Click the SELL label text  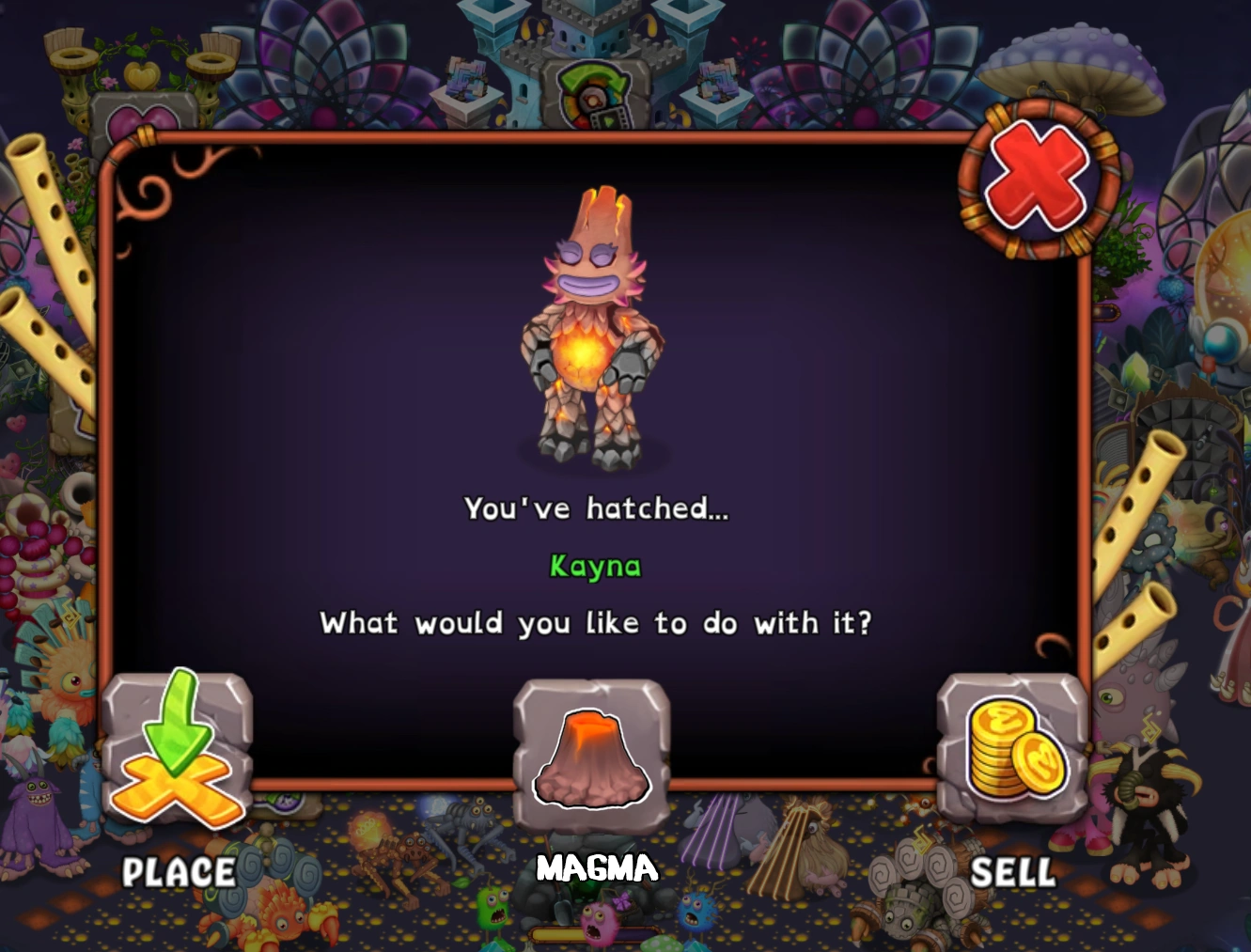coord(1012,871)
